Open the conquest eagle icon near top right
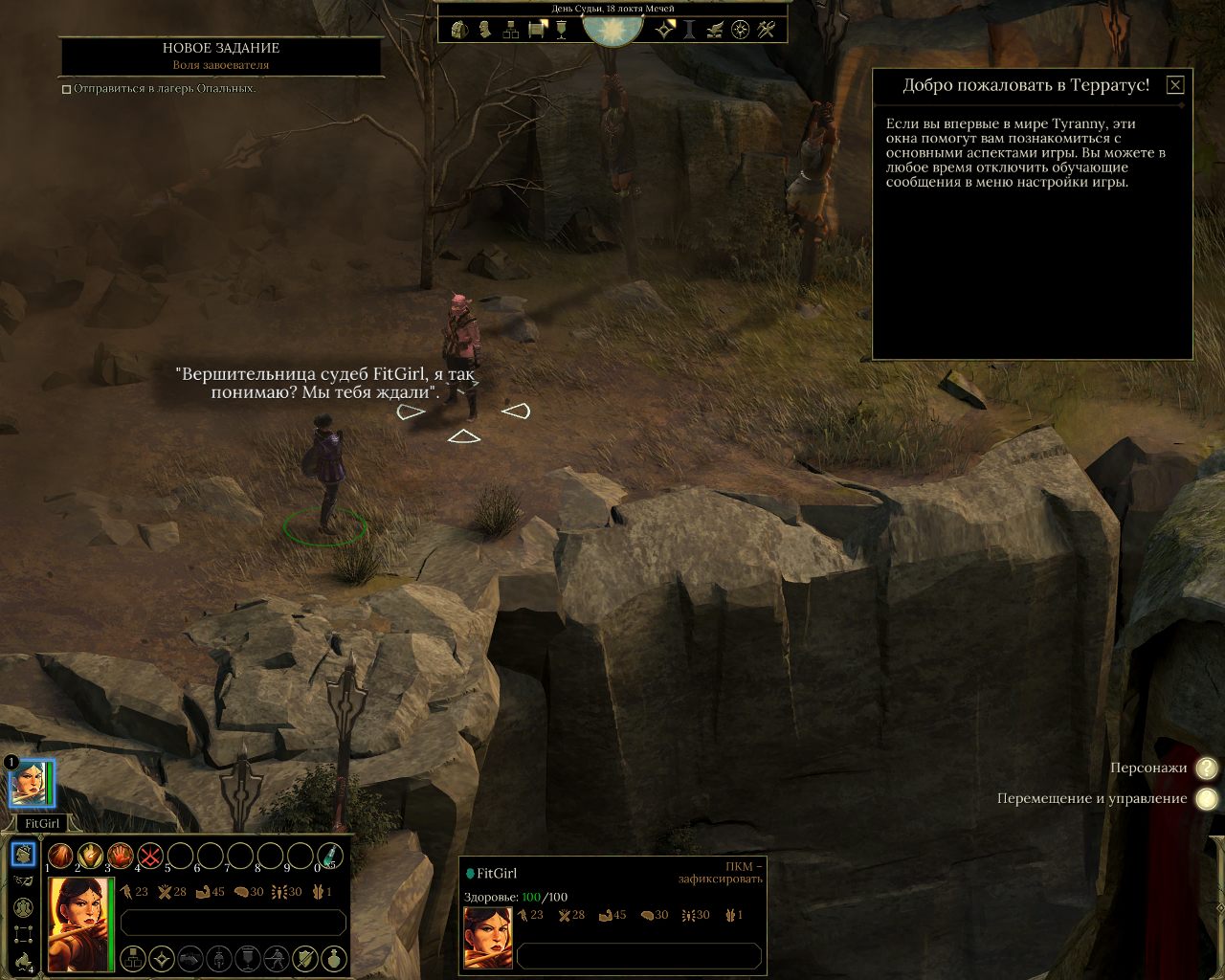The height and width of the screenshot is (980, 1225). [x=713, y=29]
